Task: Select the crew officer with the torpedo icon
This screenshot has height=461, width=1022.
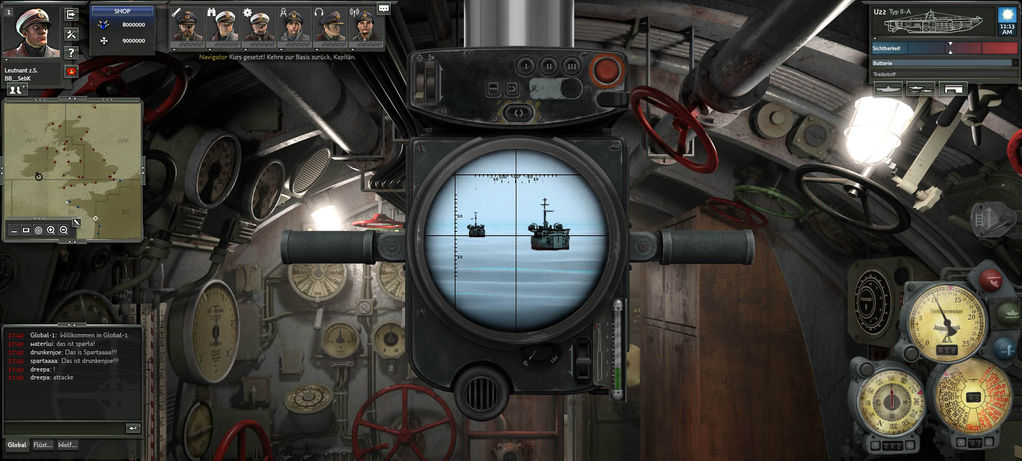Action: (x=187, y=25)
